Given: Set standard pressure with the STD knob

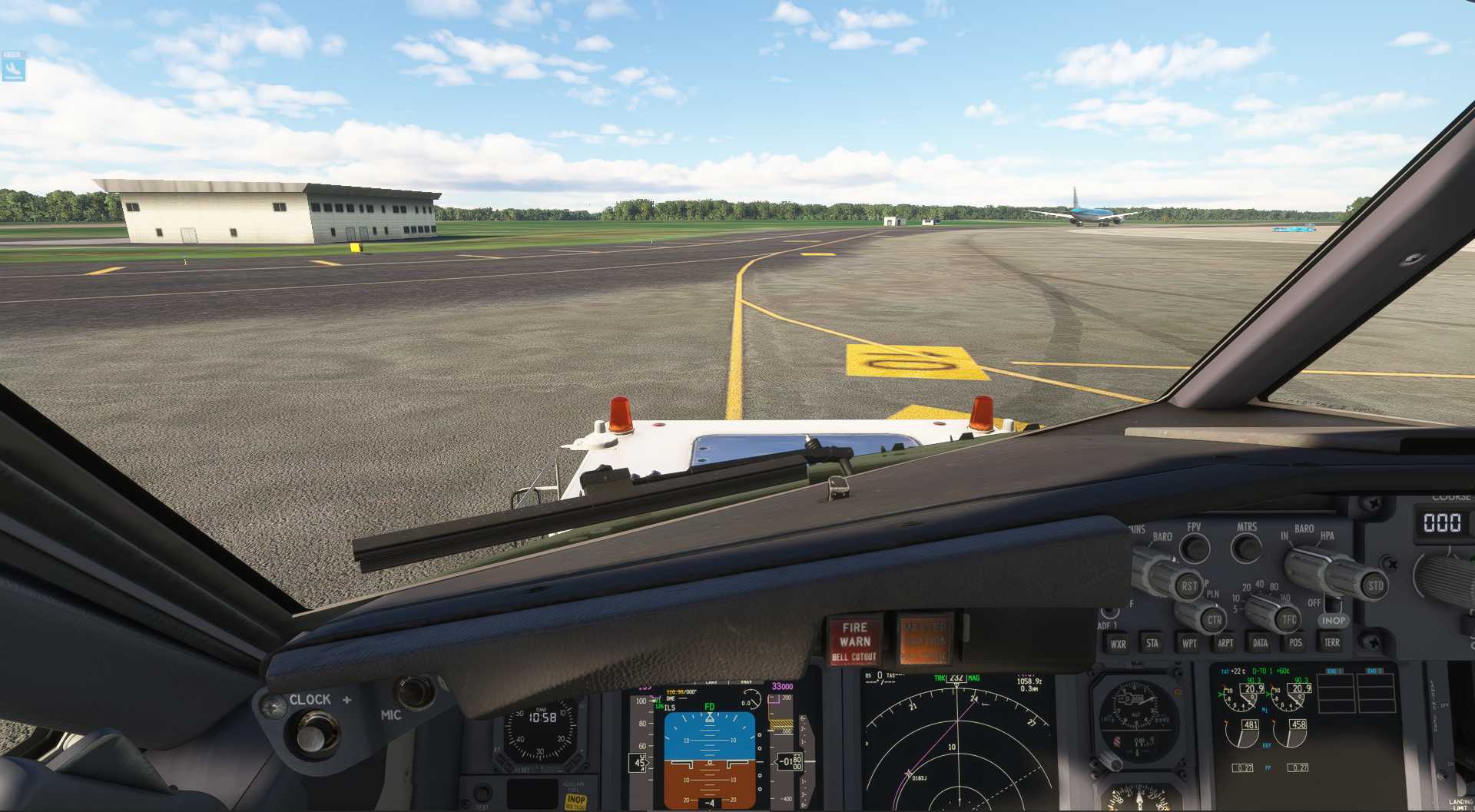Looking at the screenshot, I should click(1374, 585).
